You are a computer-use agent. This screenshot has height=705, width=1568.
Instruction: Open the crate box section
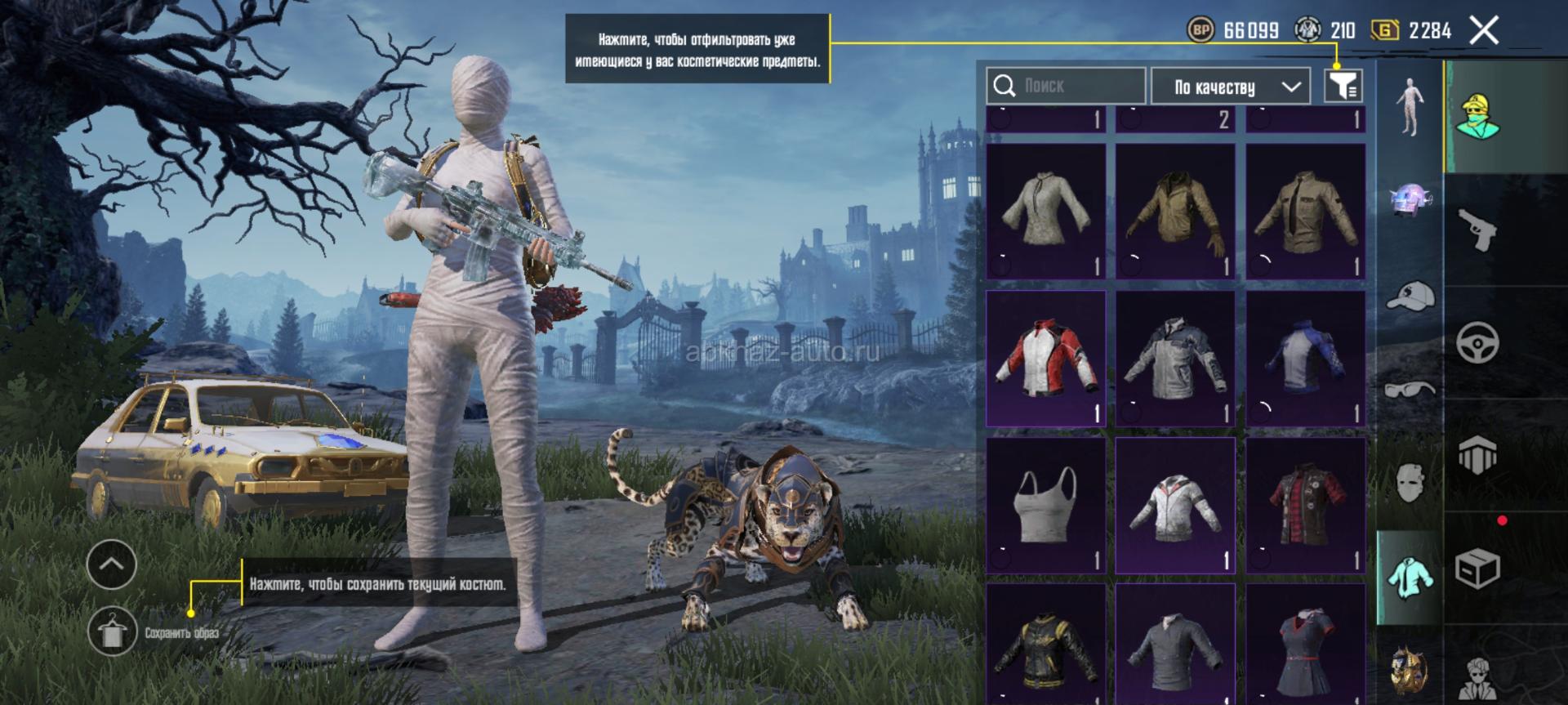point(1478,568)
